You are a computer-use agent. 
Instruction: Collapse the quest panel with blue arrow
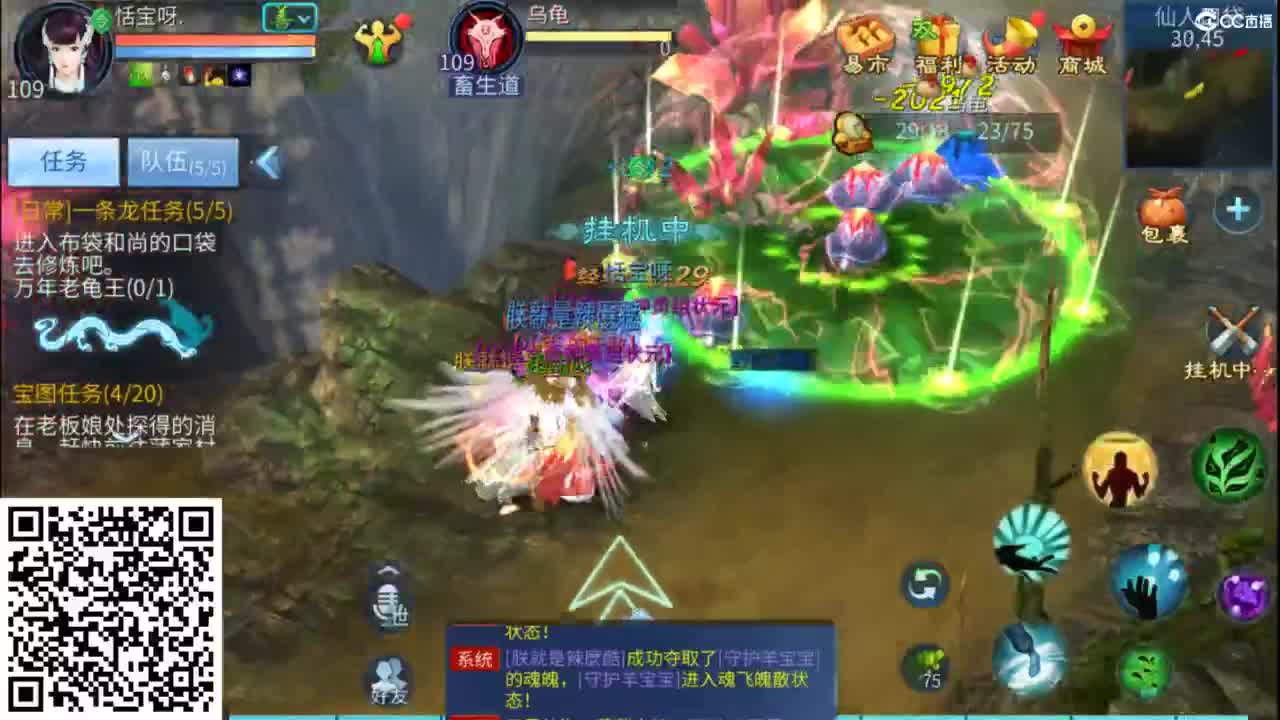click(x=267, y=162)
